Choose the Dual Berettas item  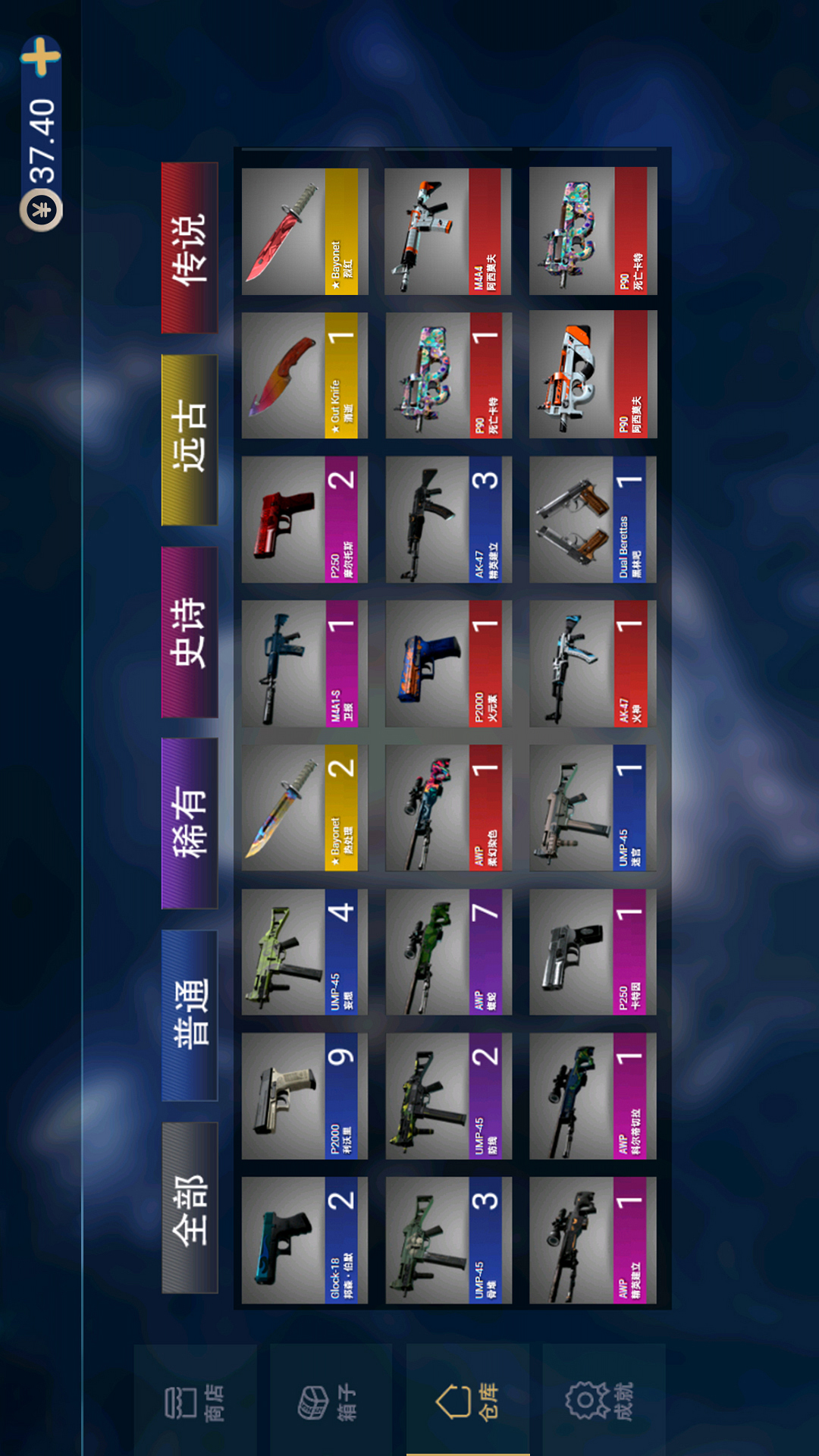point(592,519)
